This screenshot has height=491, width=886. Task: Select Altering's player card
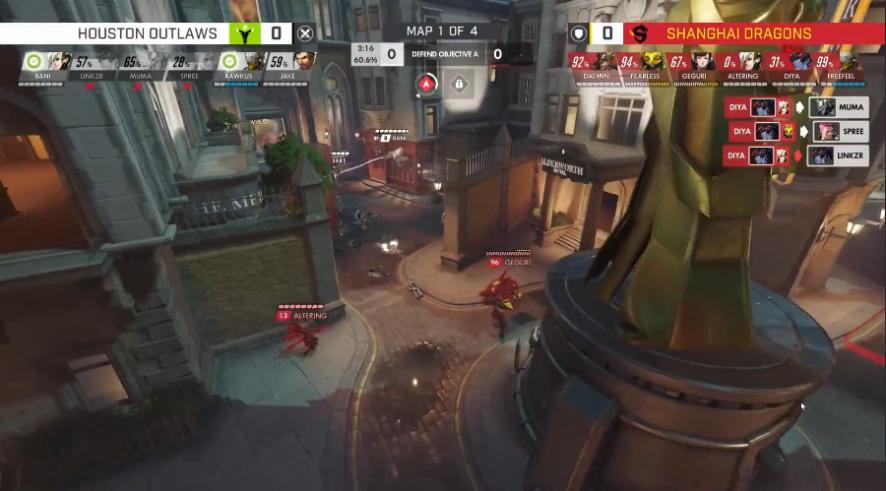(743, 67)
